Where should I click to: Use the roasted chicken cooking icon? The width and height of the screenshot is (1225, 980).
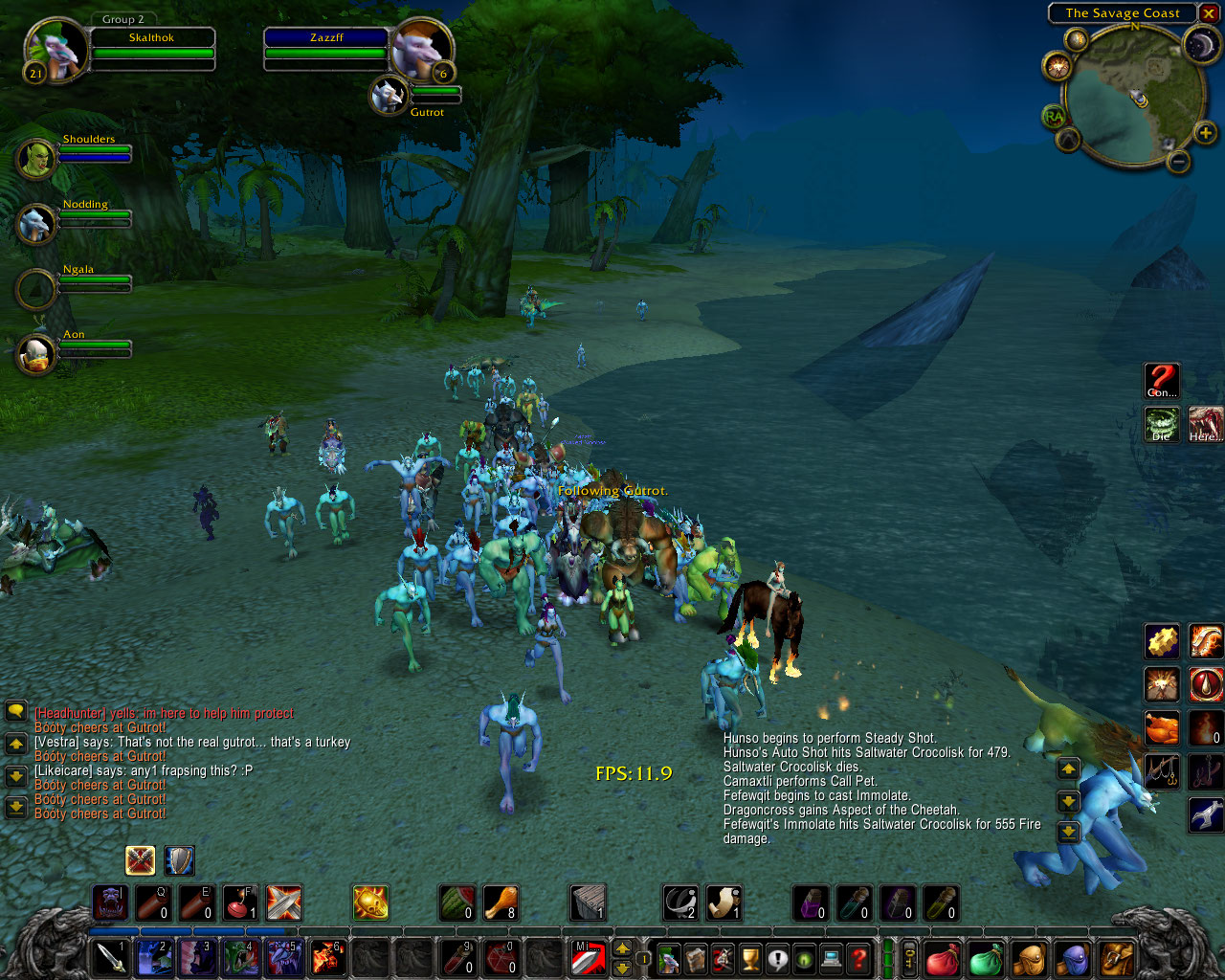(1162, 728)
